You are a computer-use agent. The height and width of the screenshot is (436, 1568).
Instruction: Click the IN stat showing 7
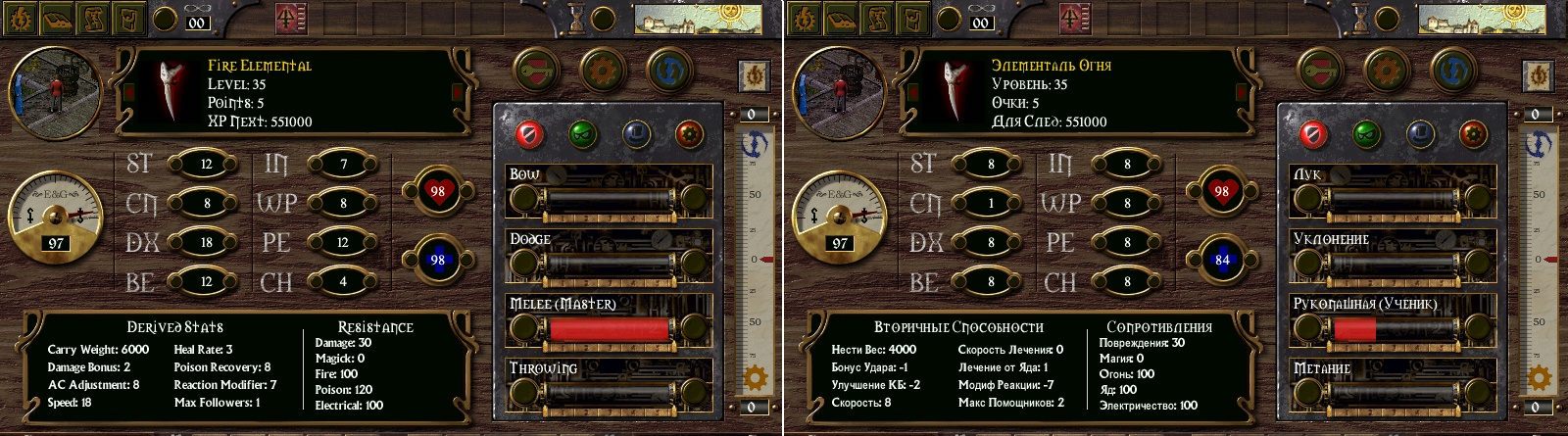click(x=343, y=164)
